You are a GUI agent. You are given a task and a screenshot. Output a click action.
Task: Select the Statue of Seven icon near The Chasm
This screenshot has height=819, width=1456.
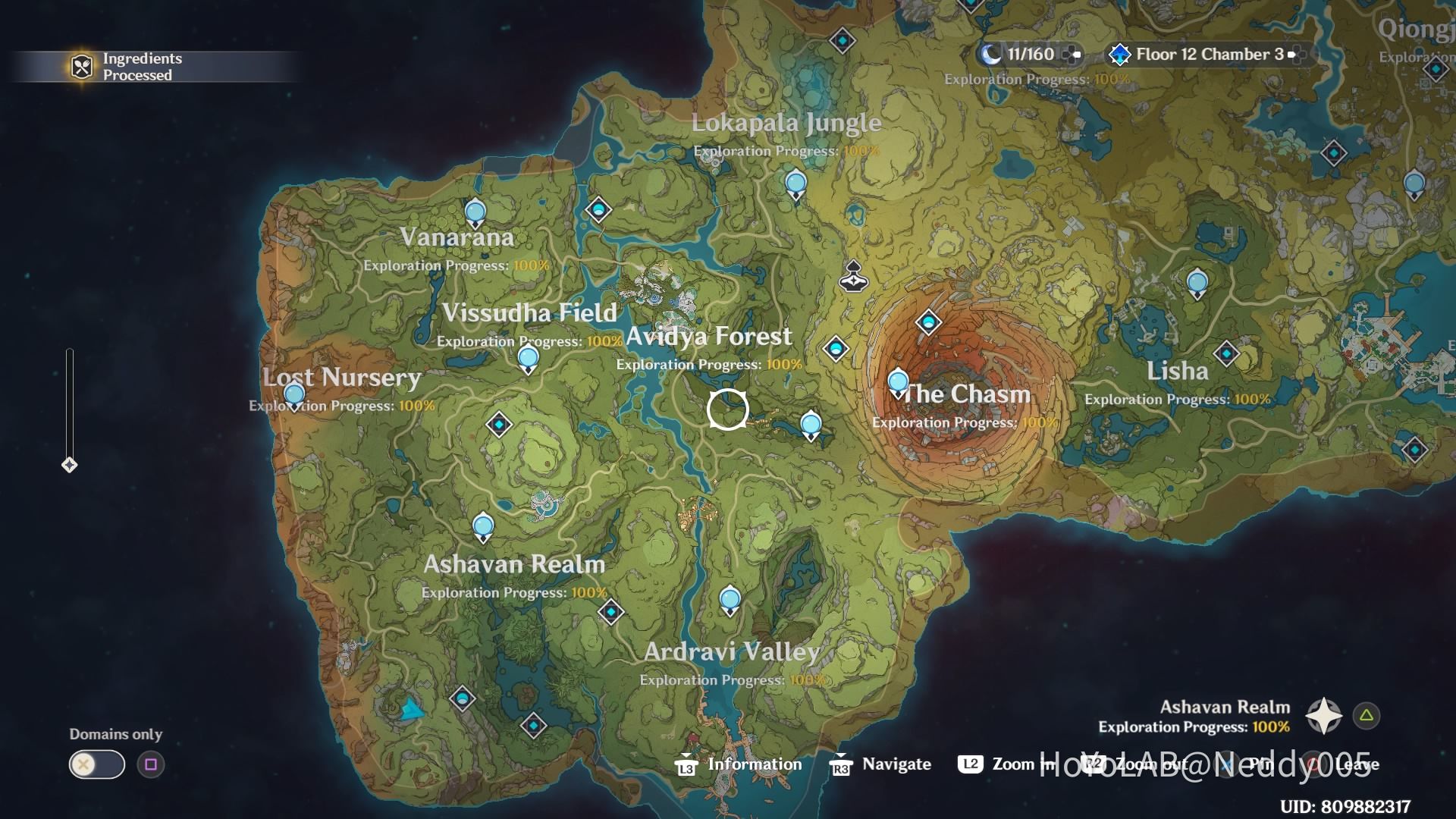[852, 276]
